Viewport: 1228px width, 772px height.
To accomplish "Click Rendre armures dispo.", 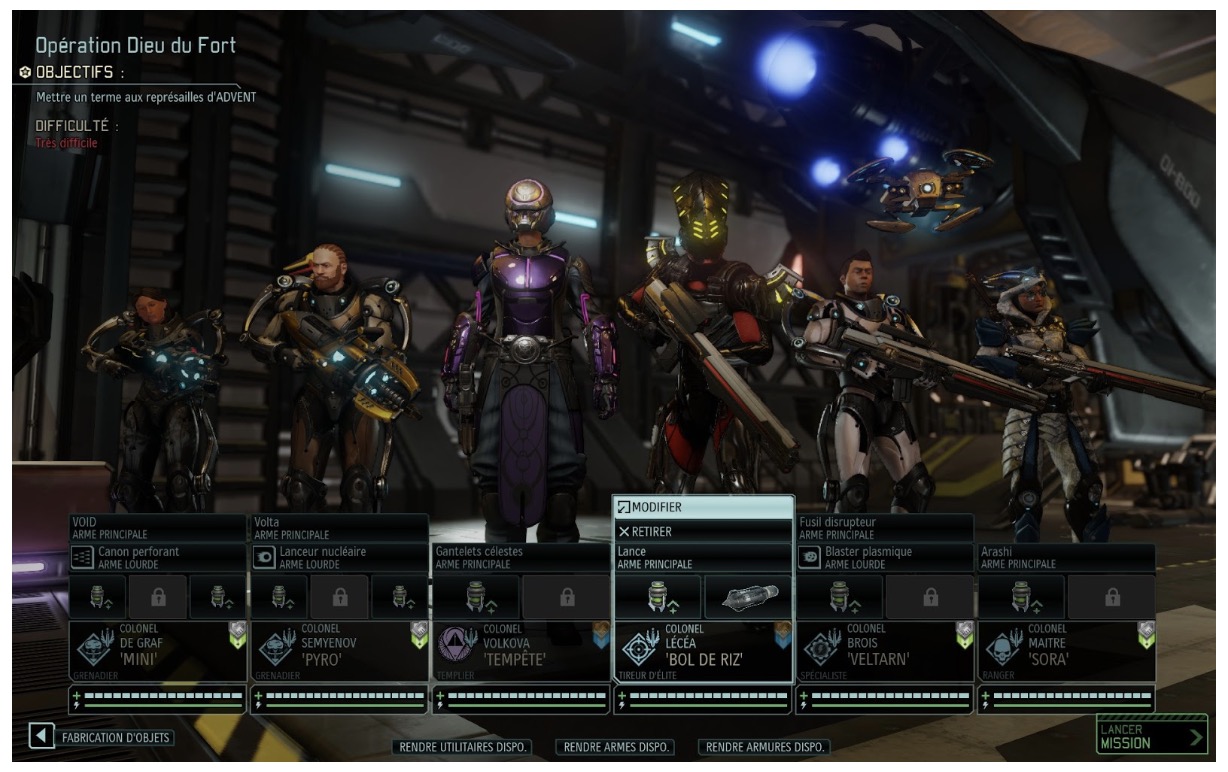I will (766, 747).
